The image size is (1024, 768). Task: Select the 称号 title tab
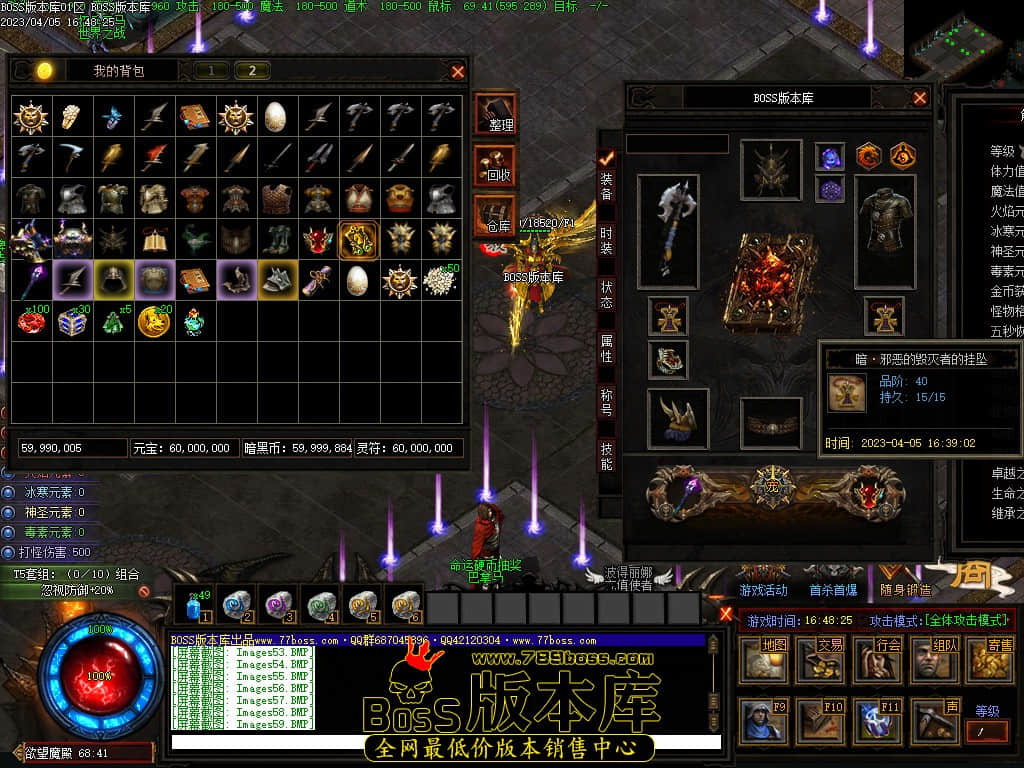click(607, 402)
